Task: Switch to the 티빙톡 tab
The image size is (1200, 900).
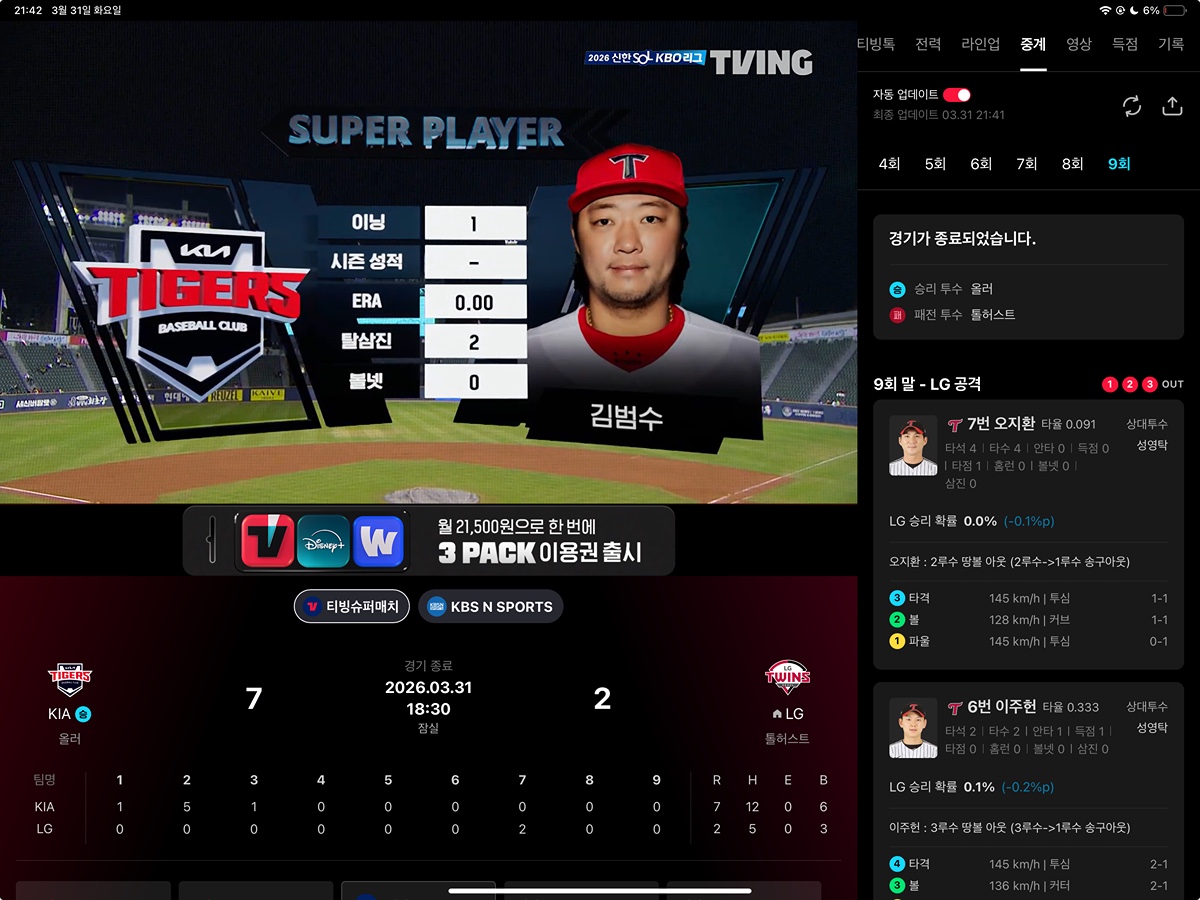Action: 875,44
